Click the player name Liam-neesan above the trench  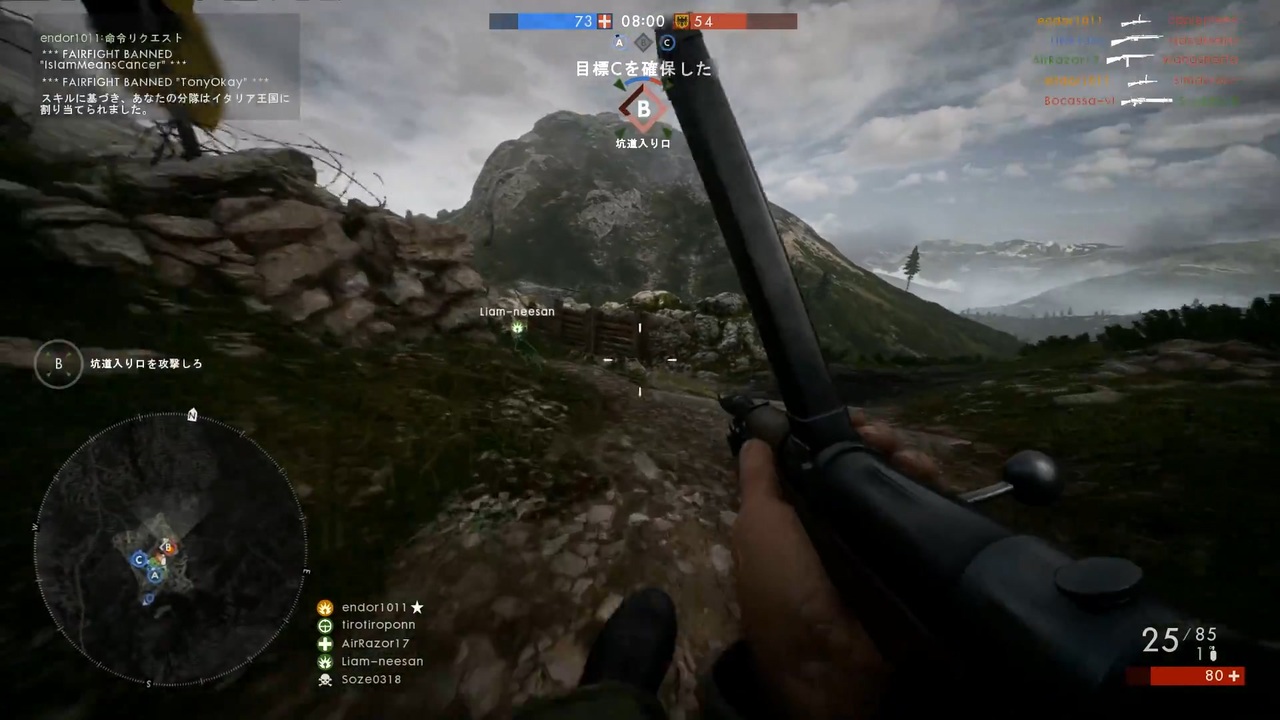[x=516, y=311]
